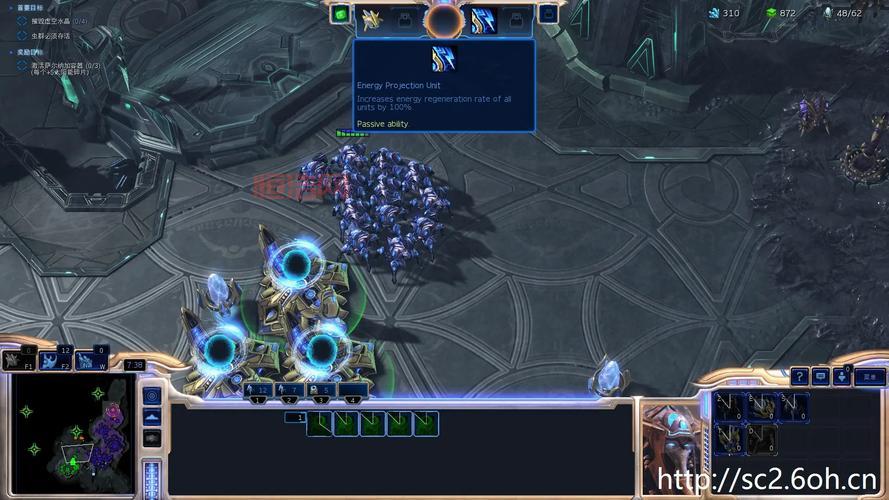
Task: Open the help question mark menu
Action: 799,377
